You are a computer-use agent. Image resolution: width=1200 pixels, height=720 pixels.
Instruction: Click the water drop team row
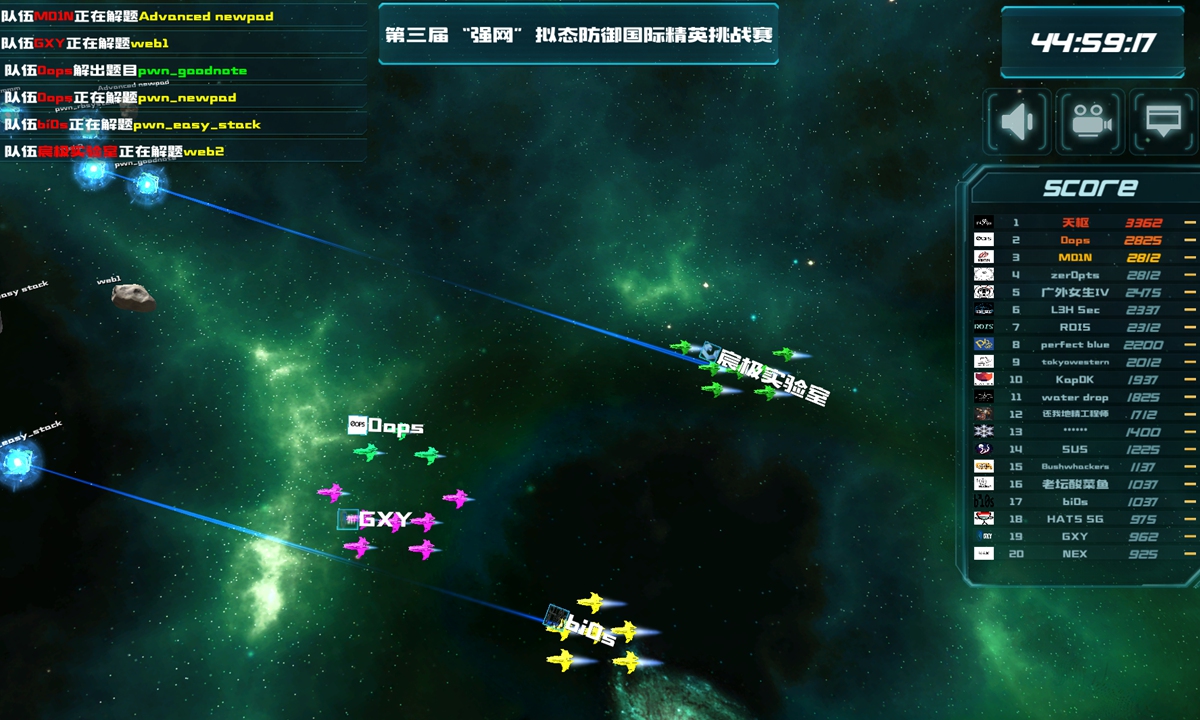pyautogui.click(x=1075, y=397)
